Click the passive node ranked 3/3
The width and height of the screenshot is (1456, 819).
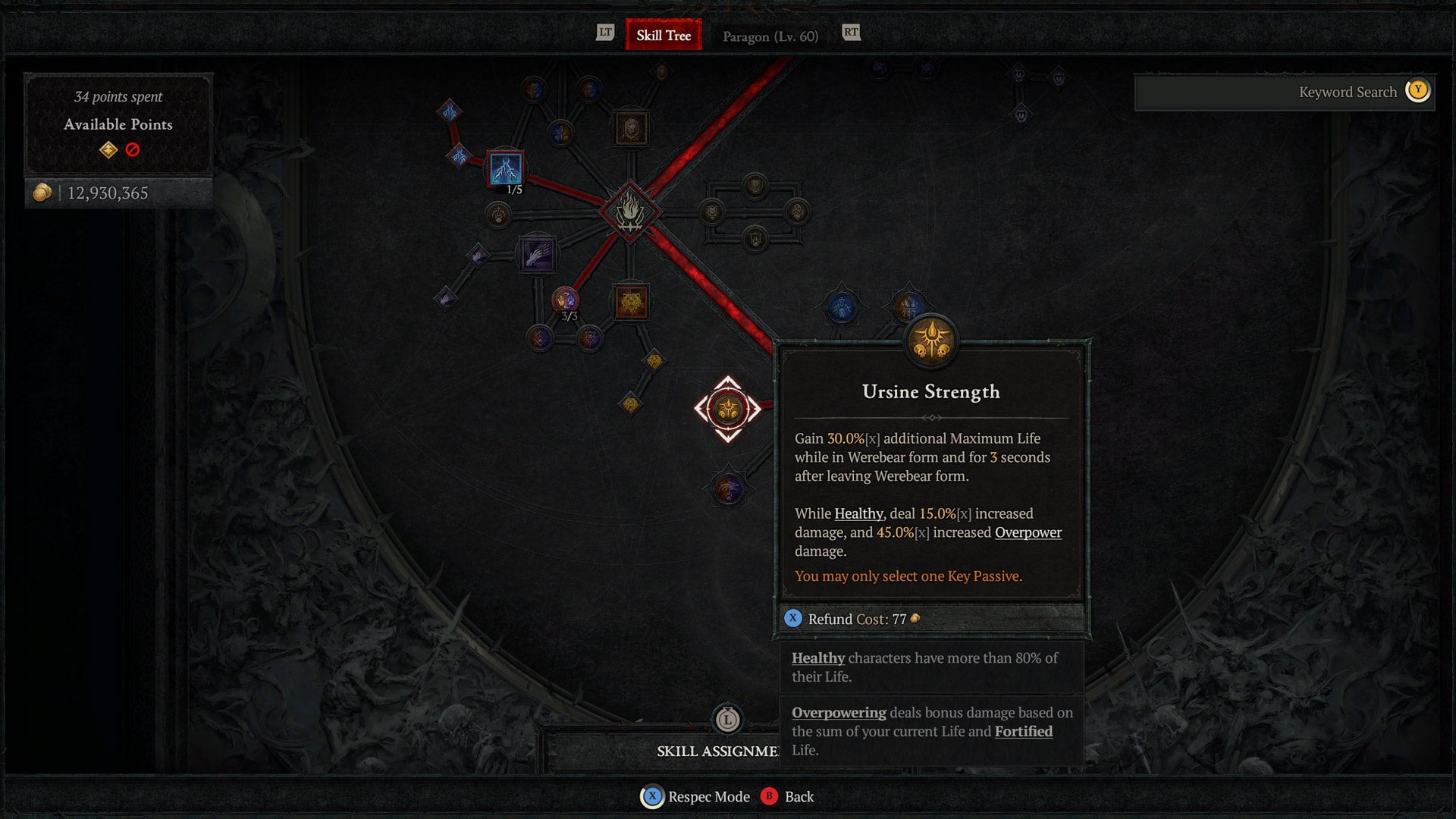tap(564, 300)
